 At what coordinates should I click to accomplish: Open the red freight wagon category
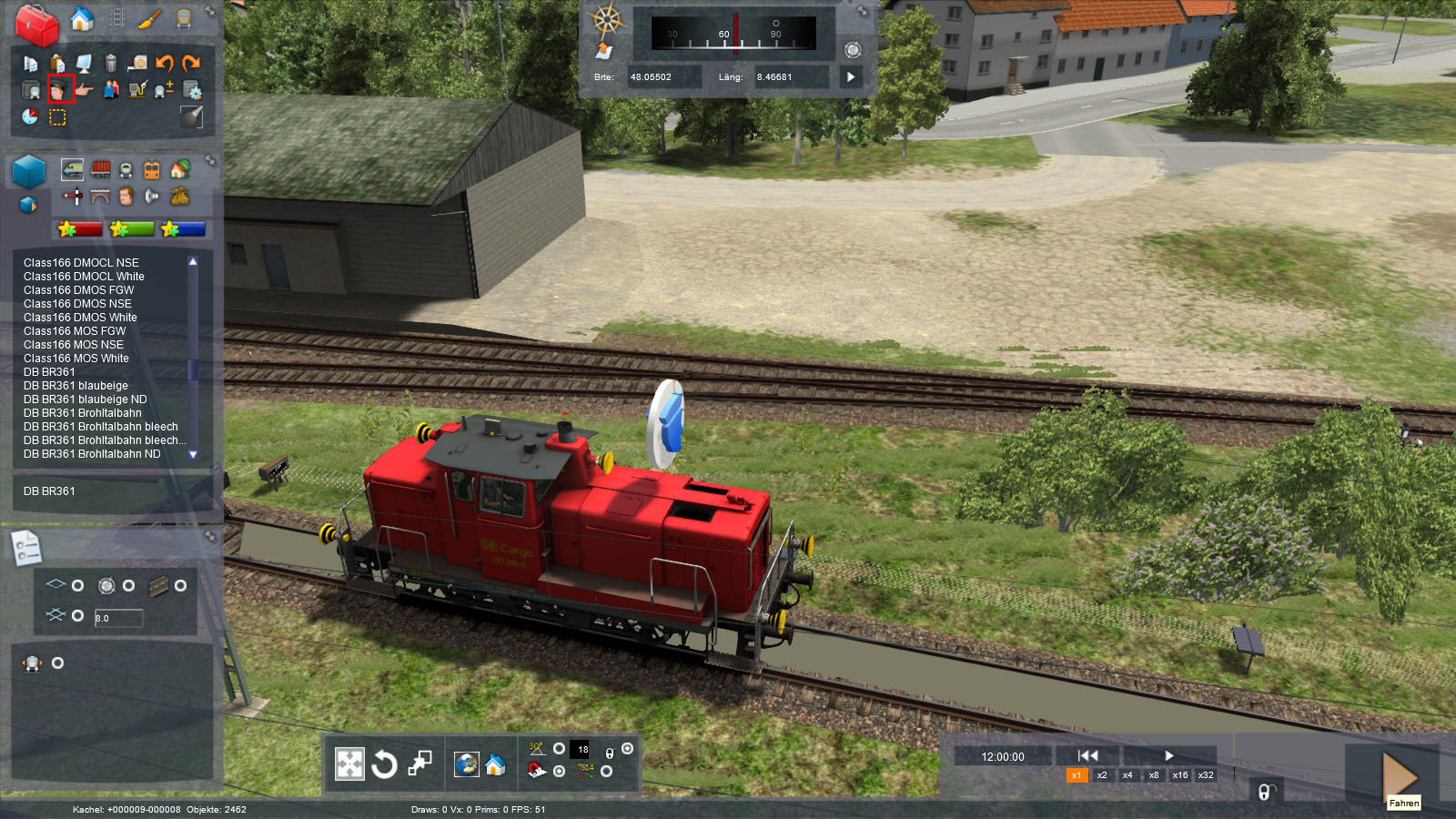101,169
